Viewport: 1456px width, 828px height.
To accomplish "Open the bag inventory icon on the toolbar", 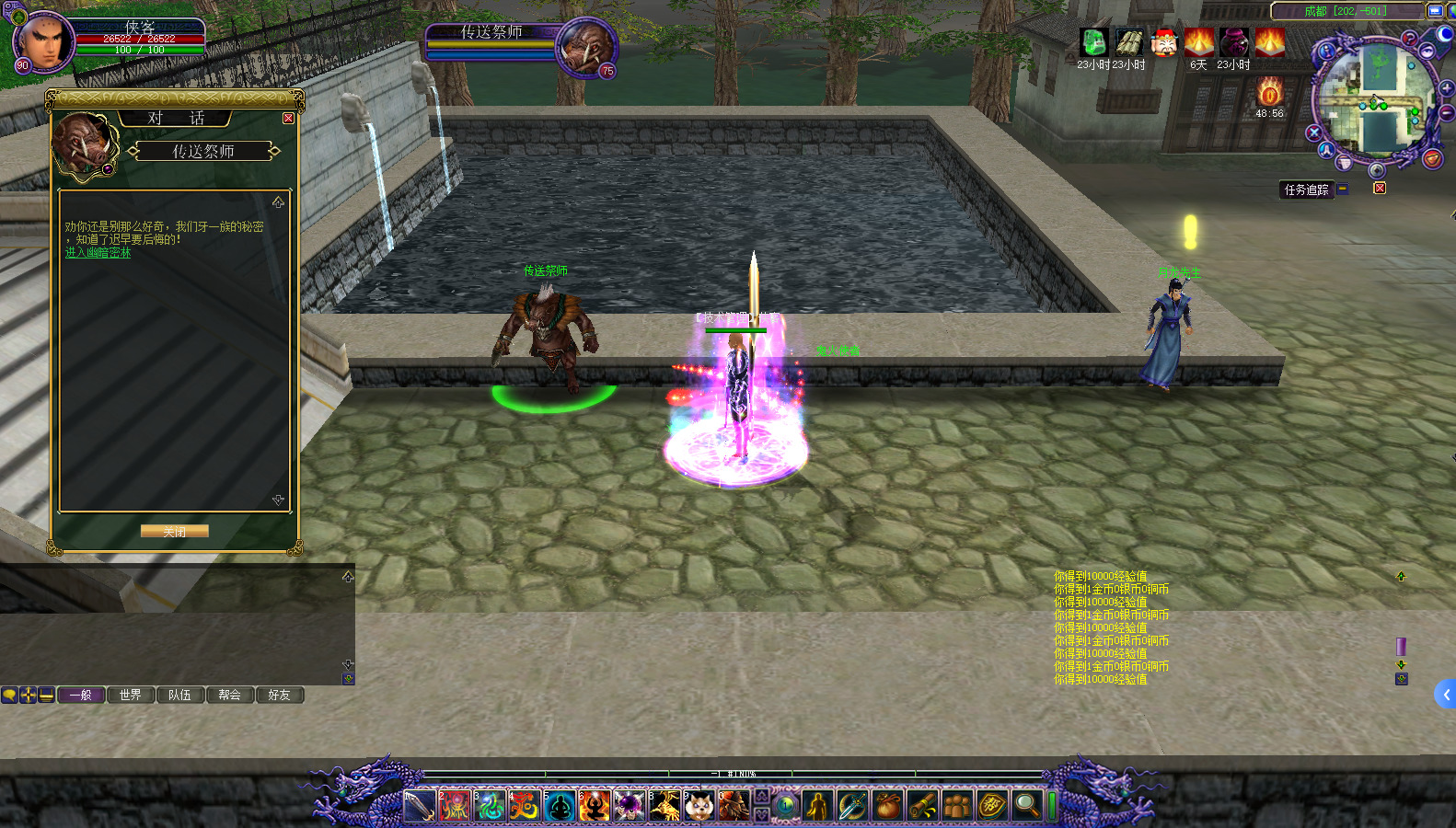I will tap(887, 806).
